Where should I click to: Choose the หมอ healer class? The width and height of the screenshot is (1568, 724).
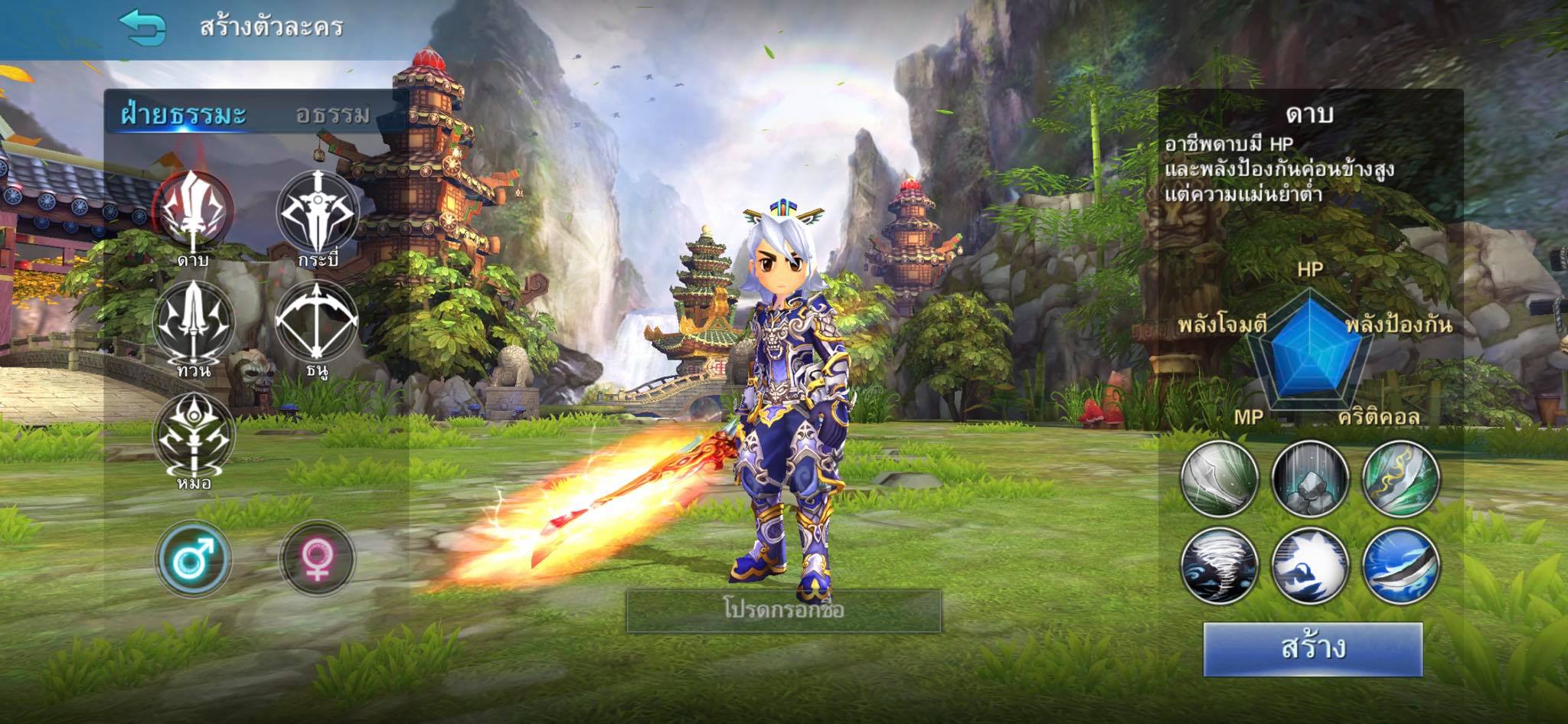[x=194, y=434]
